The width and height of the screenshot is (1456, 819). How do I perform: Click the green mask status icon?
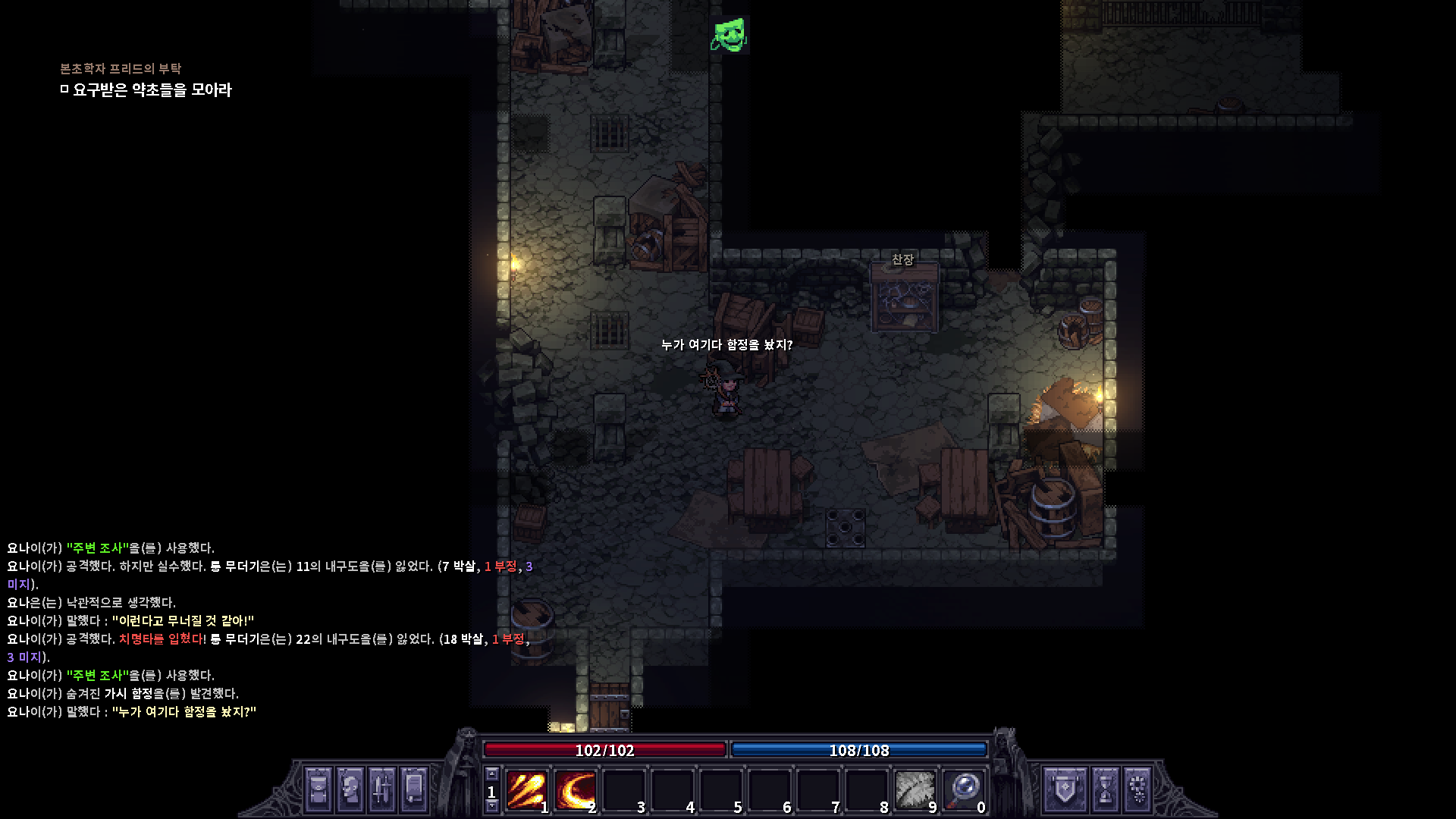coord(730,35)
